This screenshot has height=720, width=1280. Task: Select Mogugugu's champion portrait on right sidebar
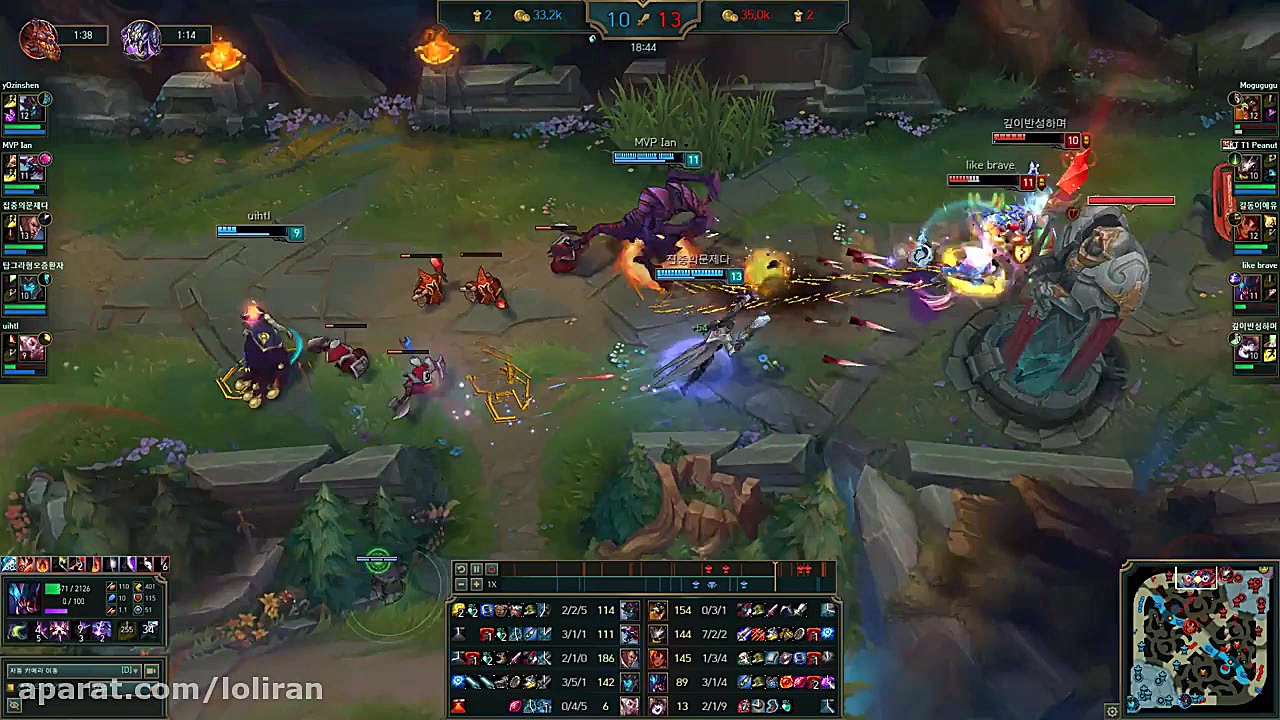click(x=1246, y=105)
